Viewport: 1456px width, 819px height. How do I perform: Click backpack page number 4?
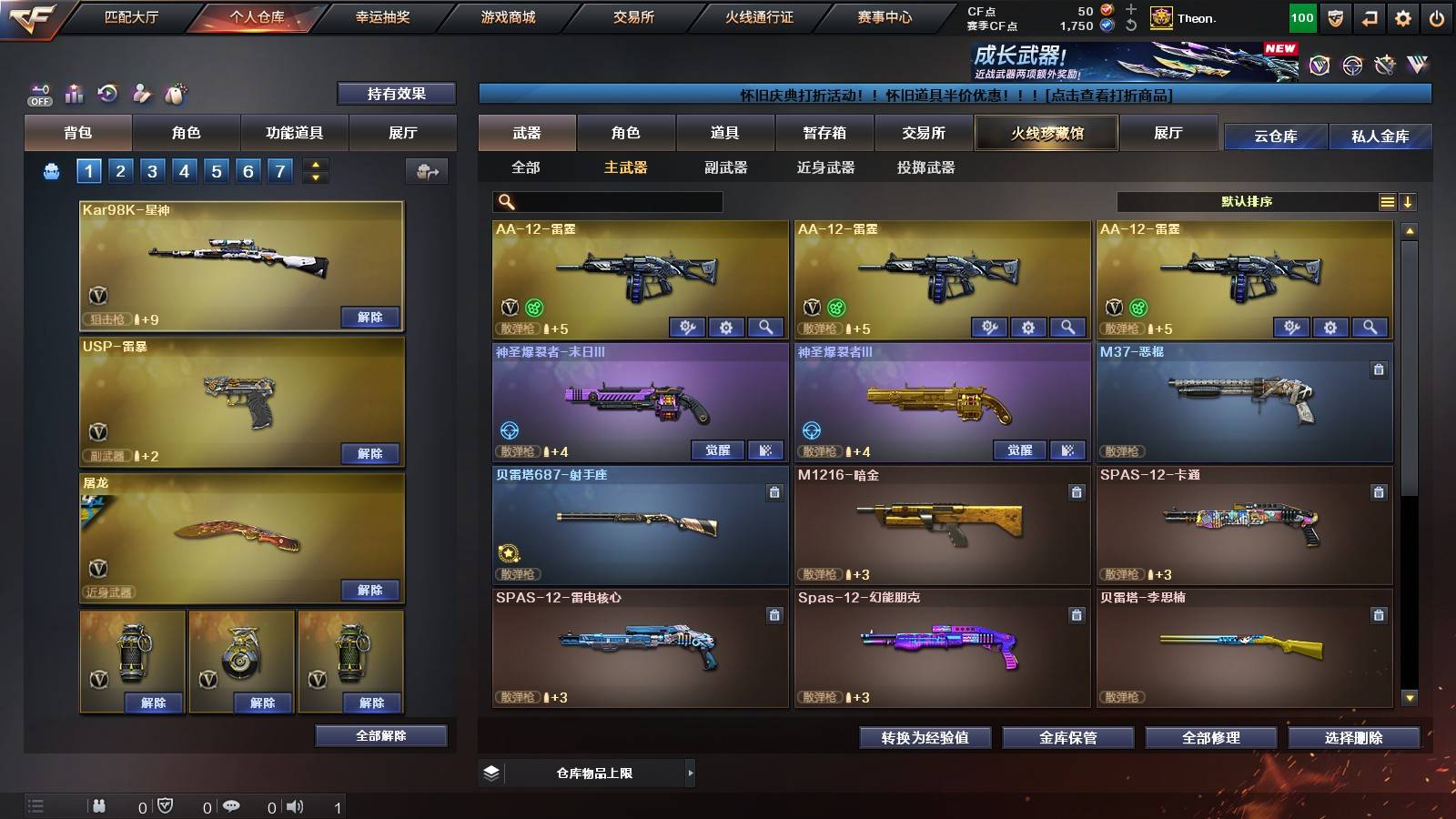pyautogui.click(x=184, y=170)
